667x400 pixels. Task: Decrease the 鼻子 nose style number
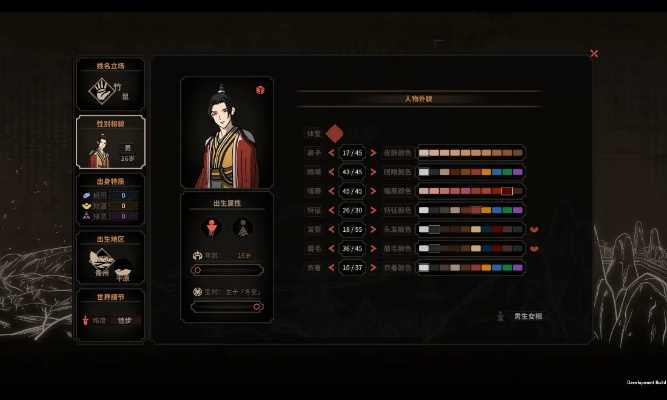click(330, 153)
